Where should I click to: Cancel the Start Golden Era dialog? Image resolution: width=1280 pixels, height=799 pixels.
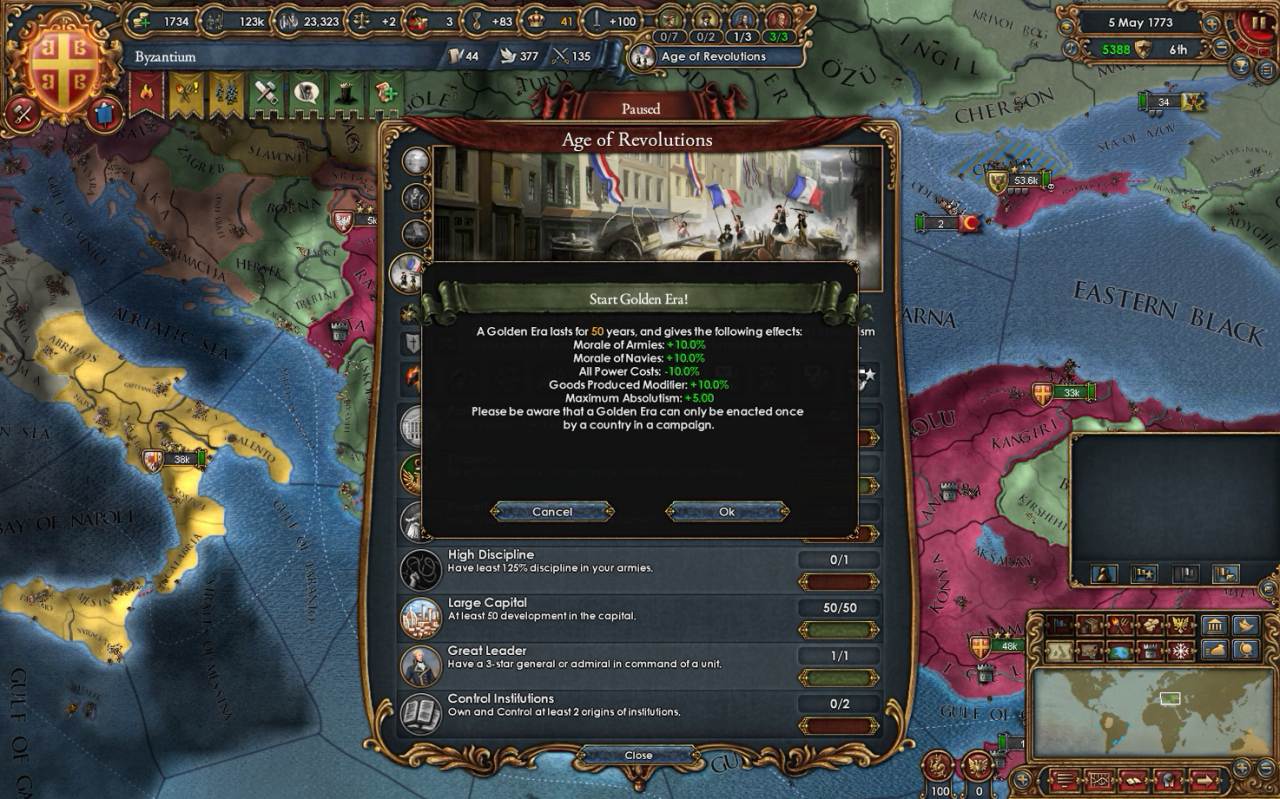[x=552, y=511]
